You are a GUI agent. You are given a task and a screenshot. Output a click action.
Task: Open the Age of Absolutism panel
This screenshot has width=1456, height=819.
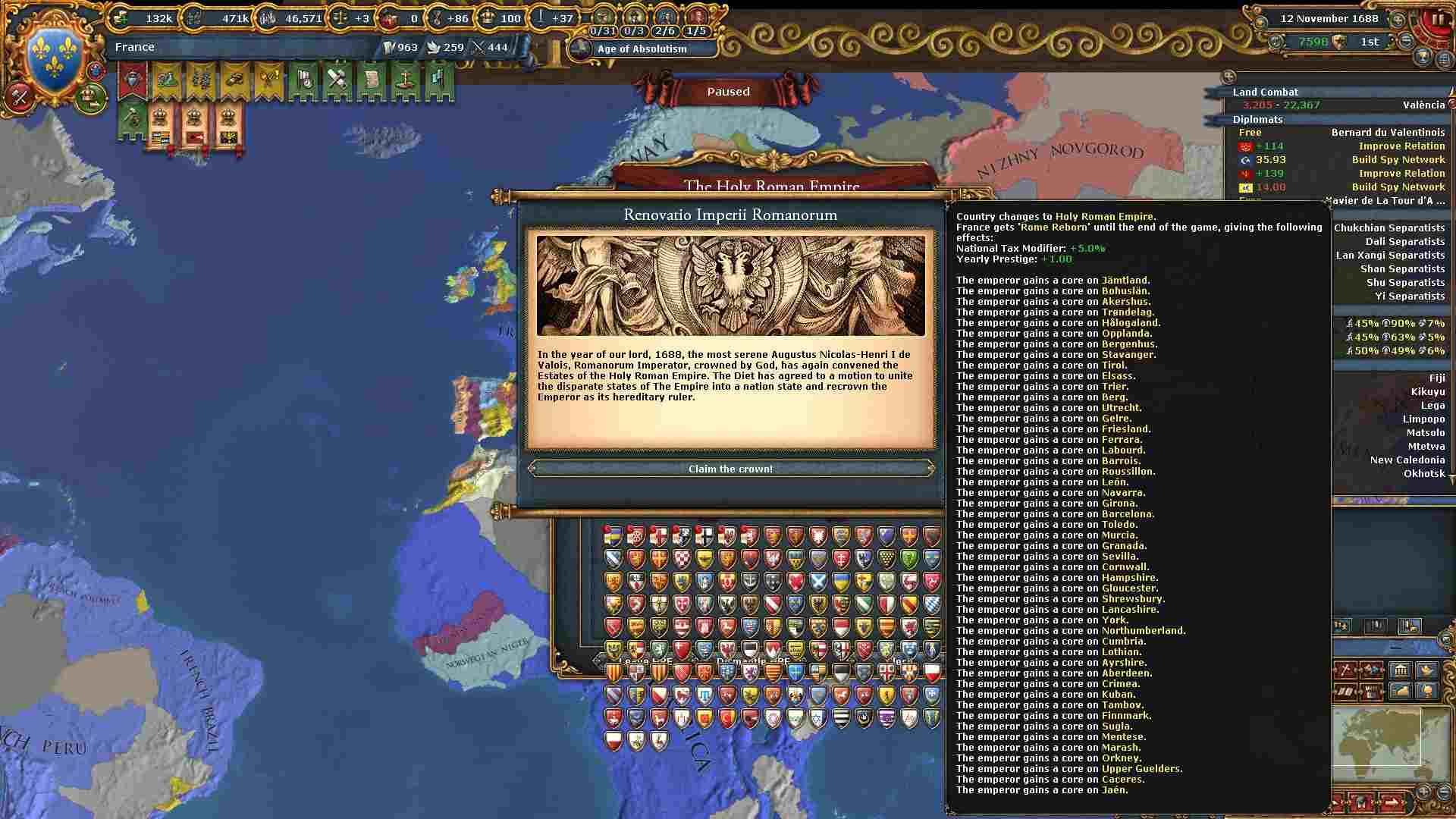coord(642,49)
